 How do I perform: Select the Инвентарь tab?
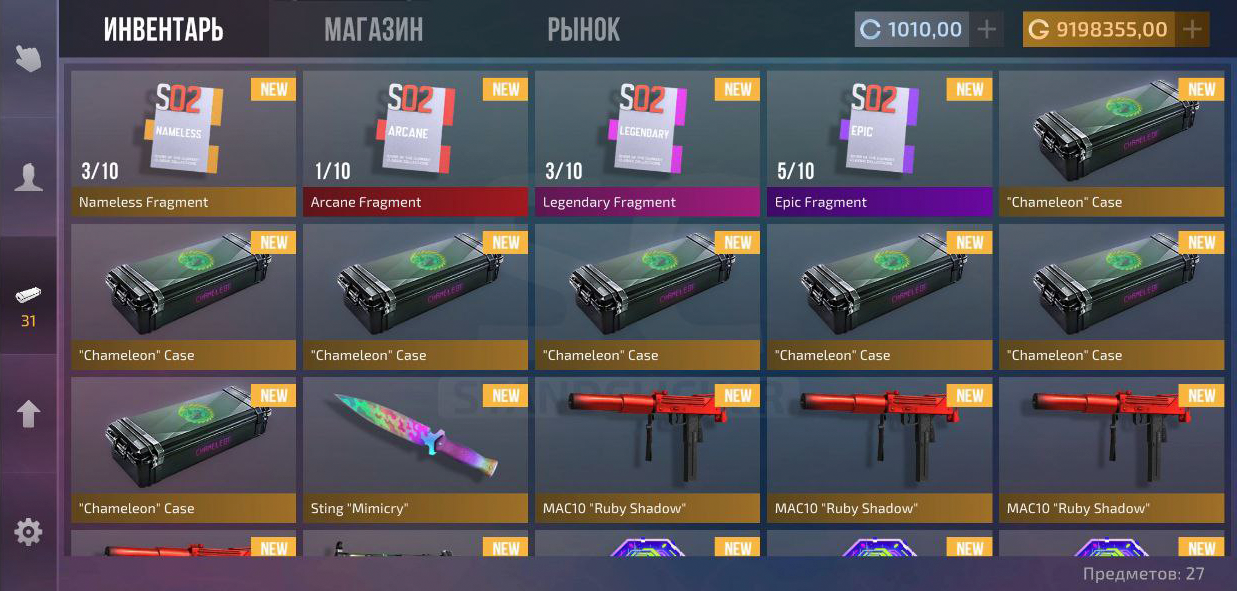coord(163,30)
